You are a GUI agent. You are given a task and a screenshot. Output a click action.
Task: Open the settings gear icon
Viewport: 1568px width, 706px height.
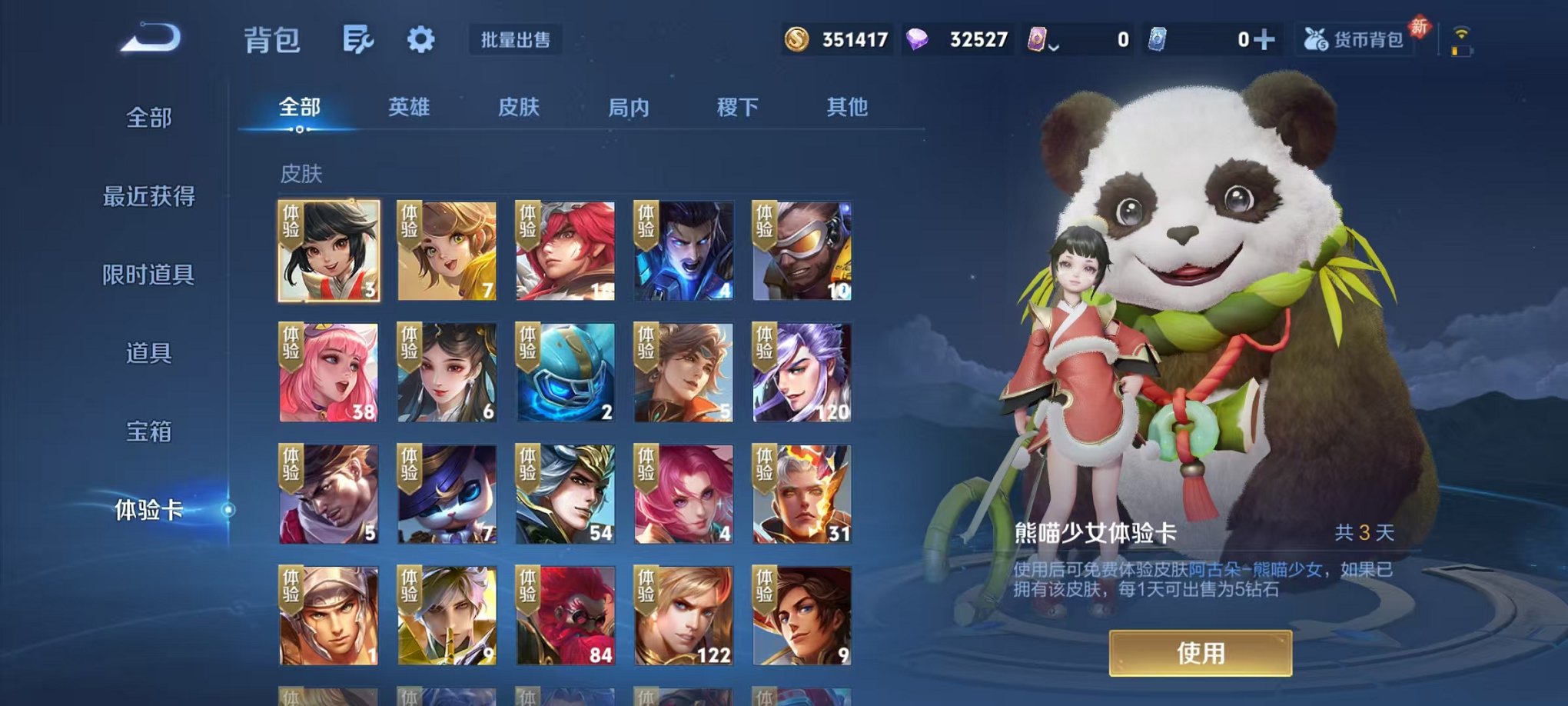point(419,40)
